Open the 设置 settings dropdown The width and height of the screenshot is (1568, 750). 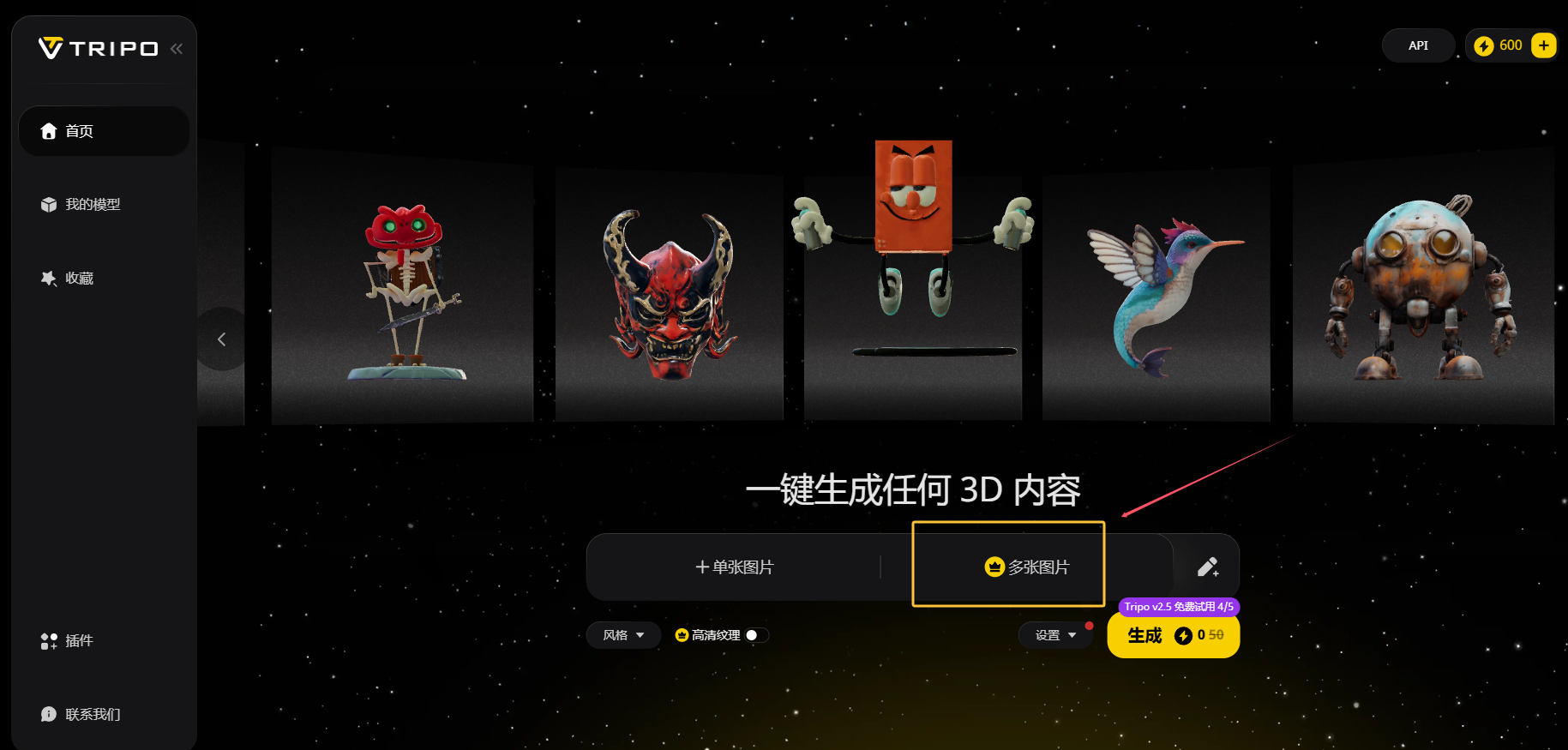[x=1055, y=634]
